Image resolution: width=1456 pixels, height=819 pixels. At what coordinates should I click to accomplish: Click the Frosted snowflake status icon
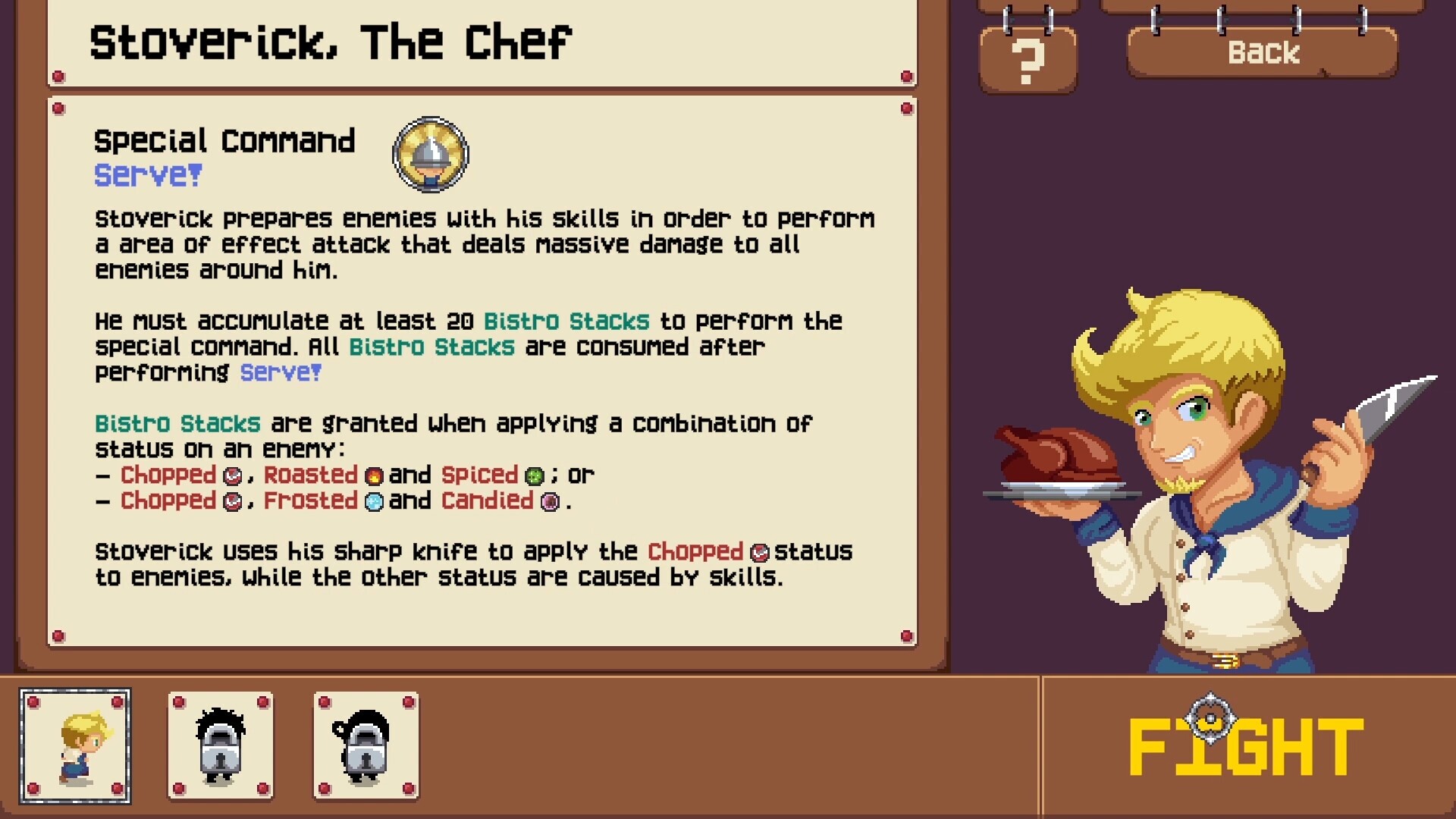pyautogui.click(x=373, y=502)
